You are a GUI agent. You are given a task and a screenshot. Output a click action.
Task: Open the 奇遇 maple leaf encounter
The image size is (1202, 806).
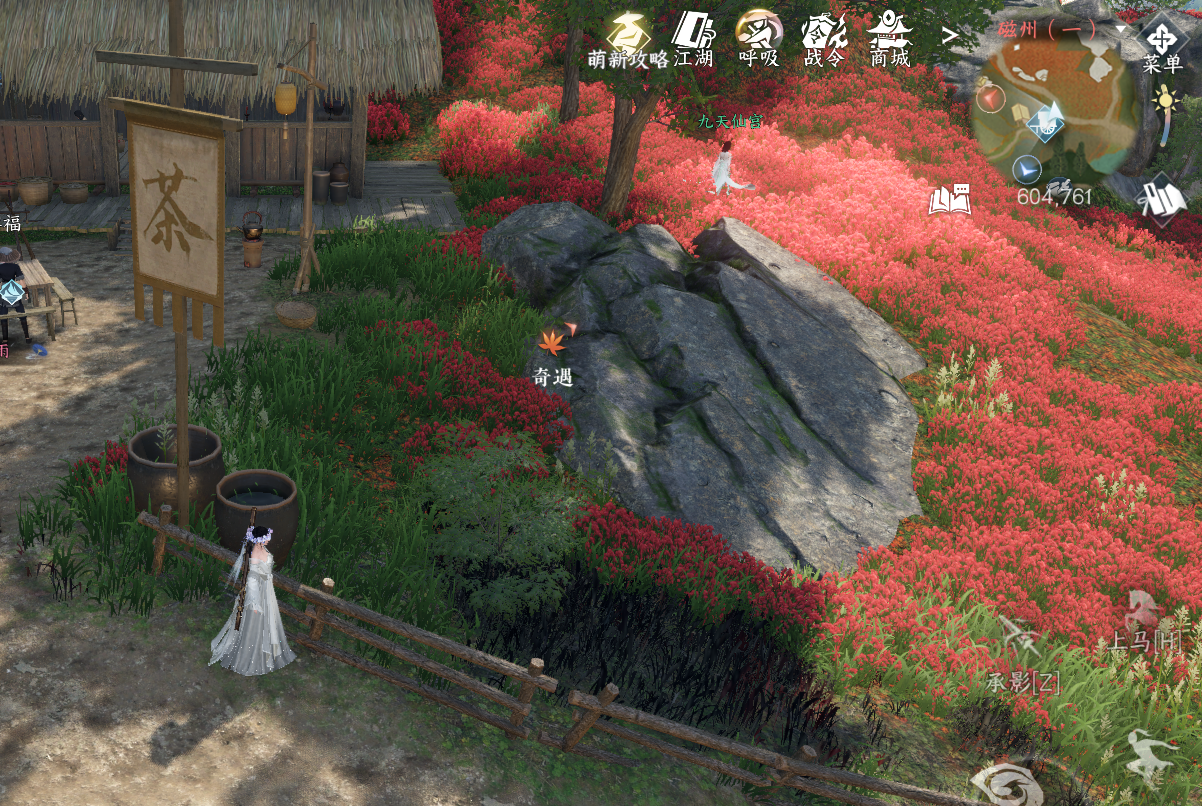coord(553,343)
